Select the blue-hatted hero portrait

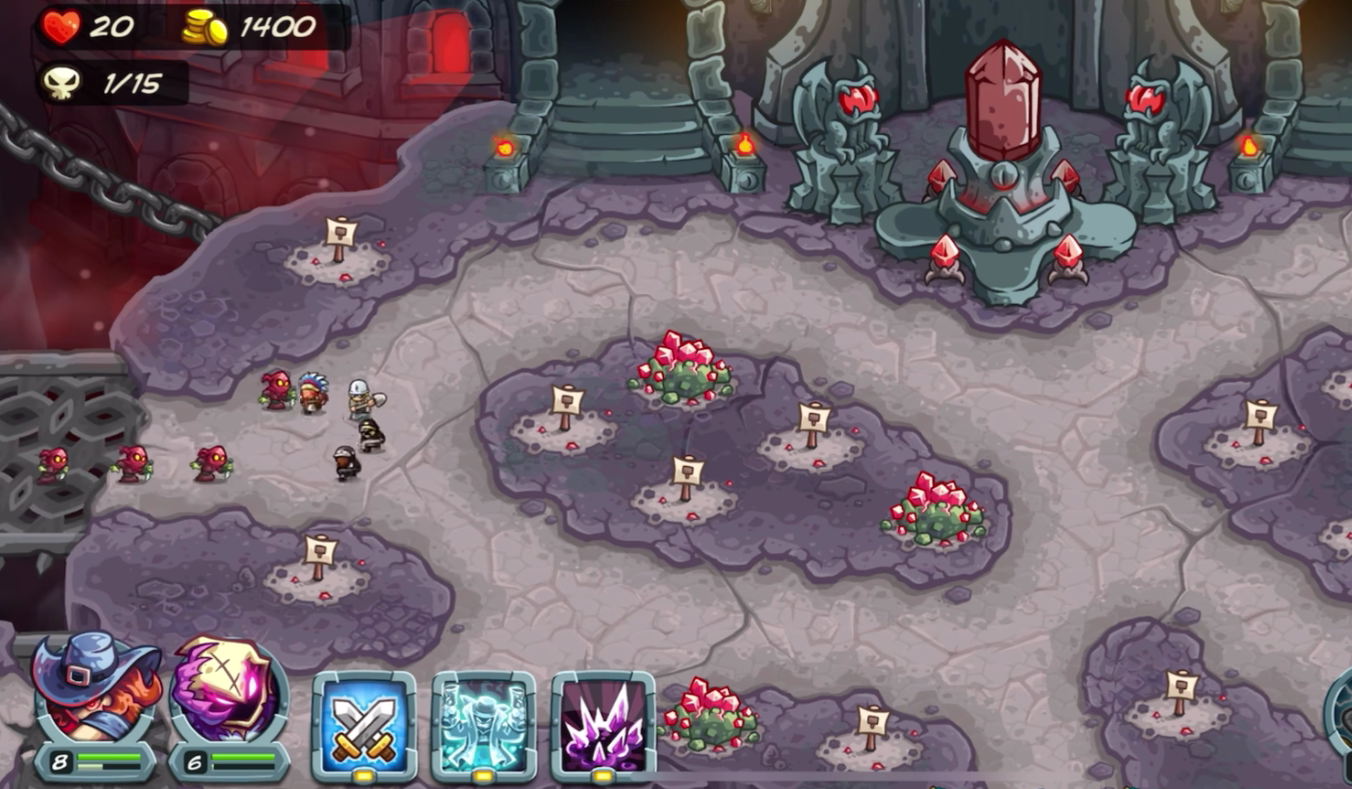[x=95, y=690]
